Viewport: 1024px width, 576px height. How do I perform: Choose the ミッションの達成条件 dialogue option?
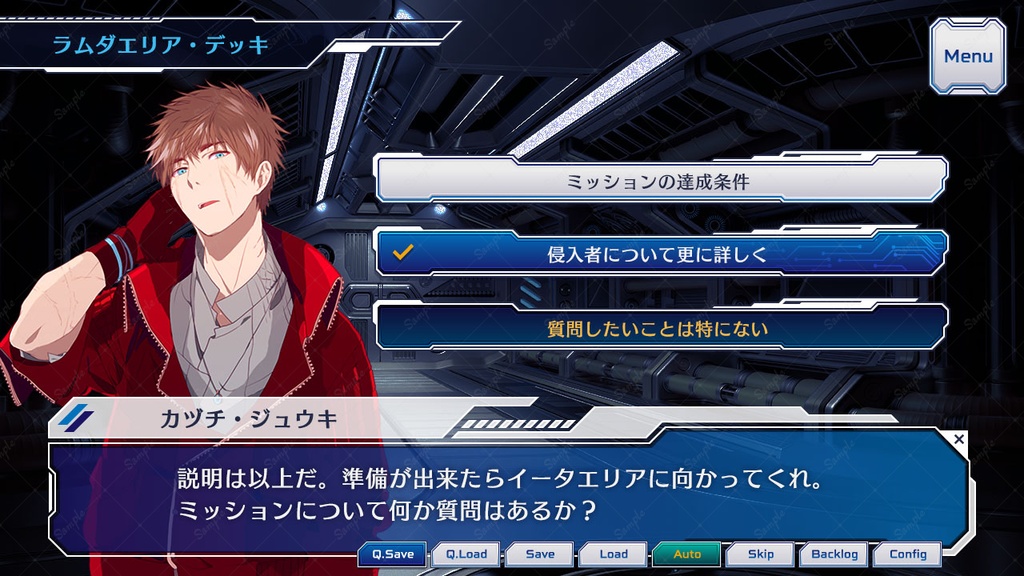(x=660, y=181)
